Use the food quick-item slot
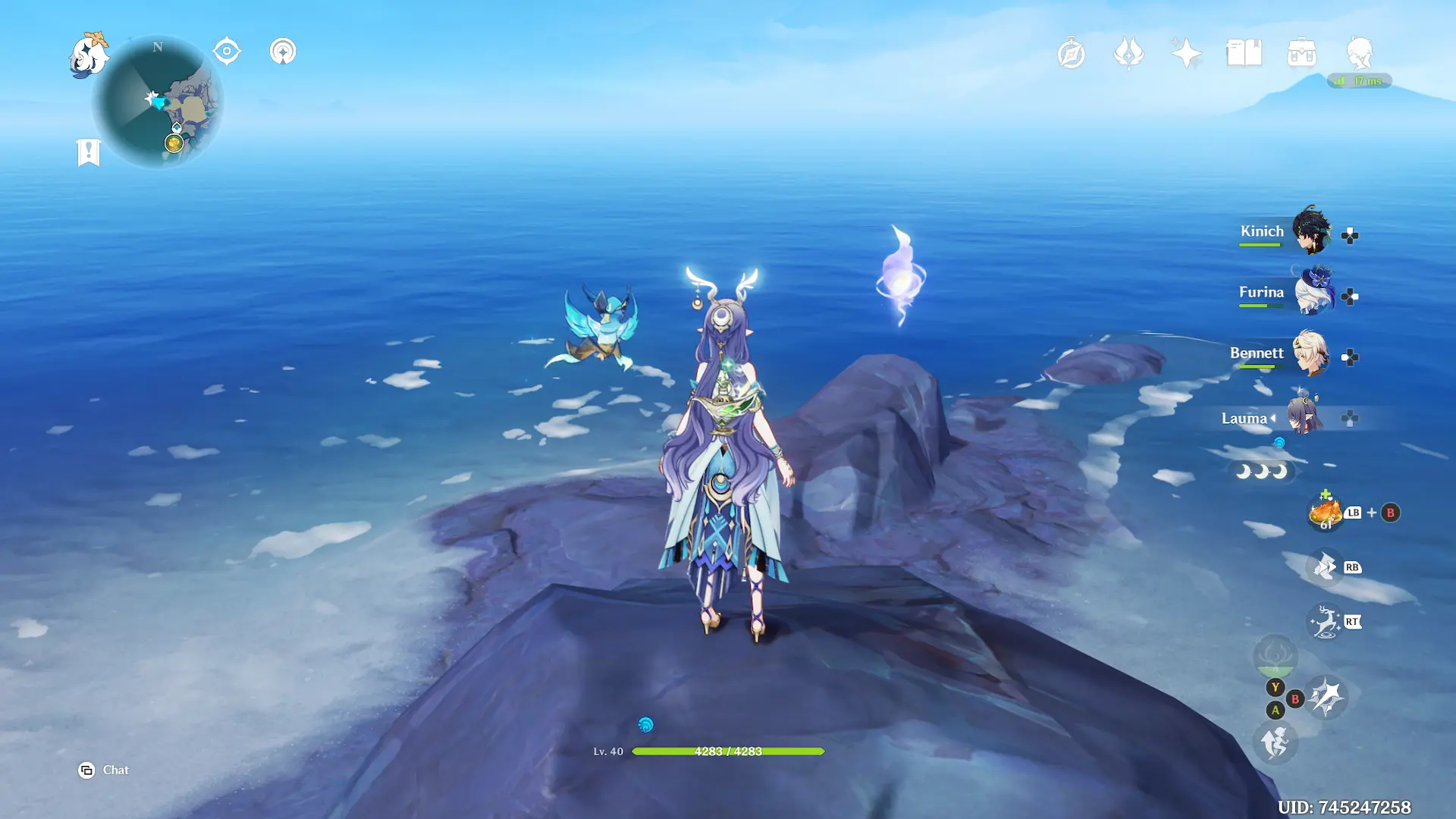Screen dimensions: 1456x819 click(1326, 513)
